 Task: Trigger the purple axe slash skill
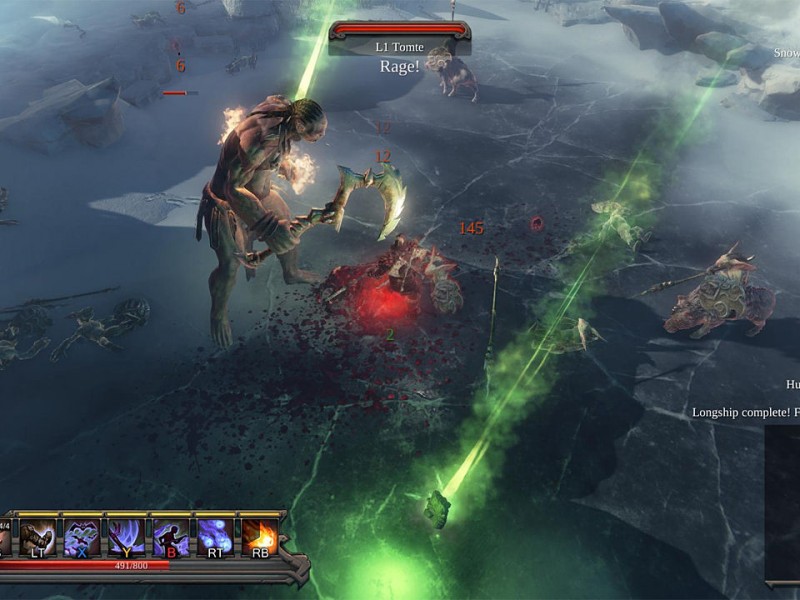pyautogui.click(x=126, y=537)
